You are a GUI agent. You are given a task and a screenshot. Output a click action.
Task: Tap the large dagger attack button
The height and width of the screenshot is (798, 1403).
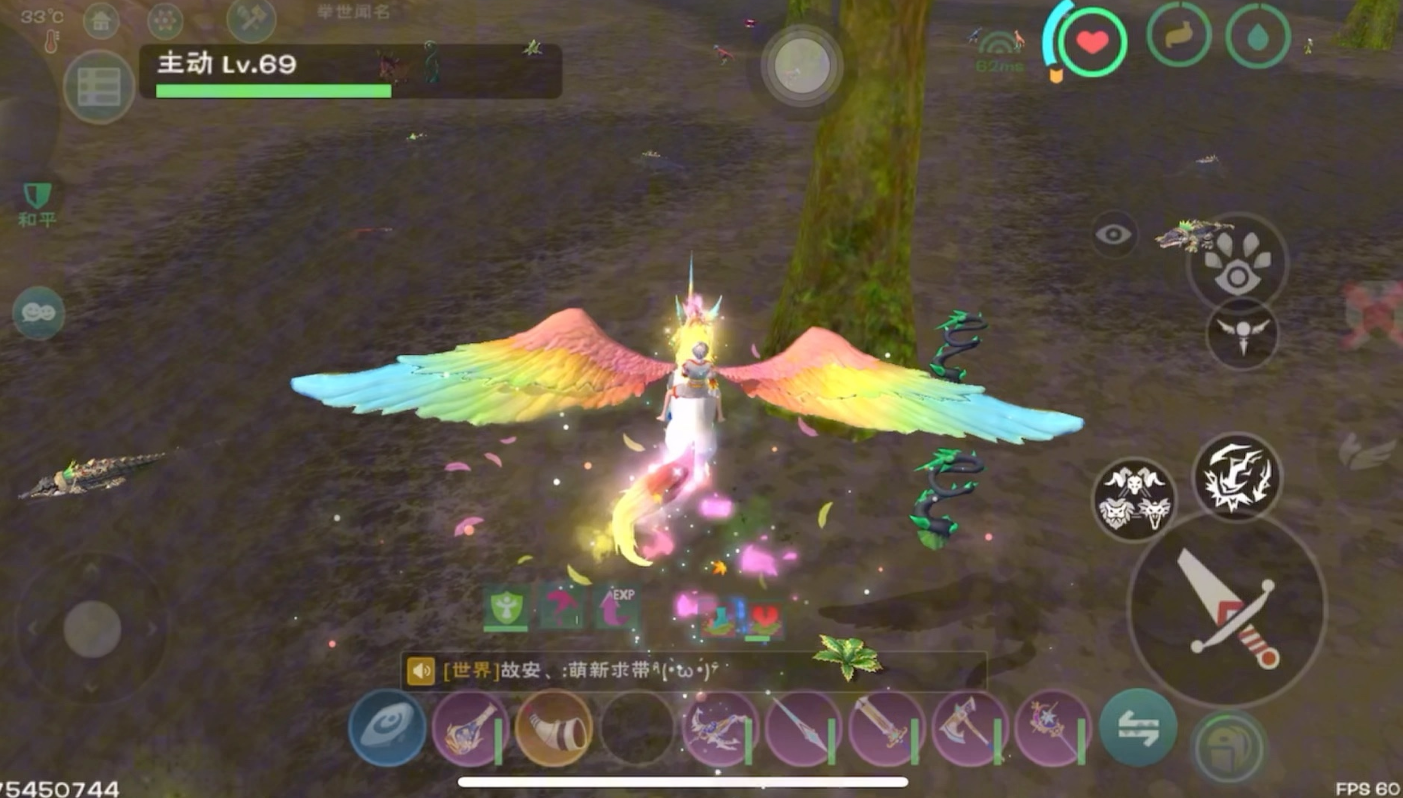pos(1226,608)
